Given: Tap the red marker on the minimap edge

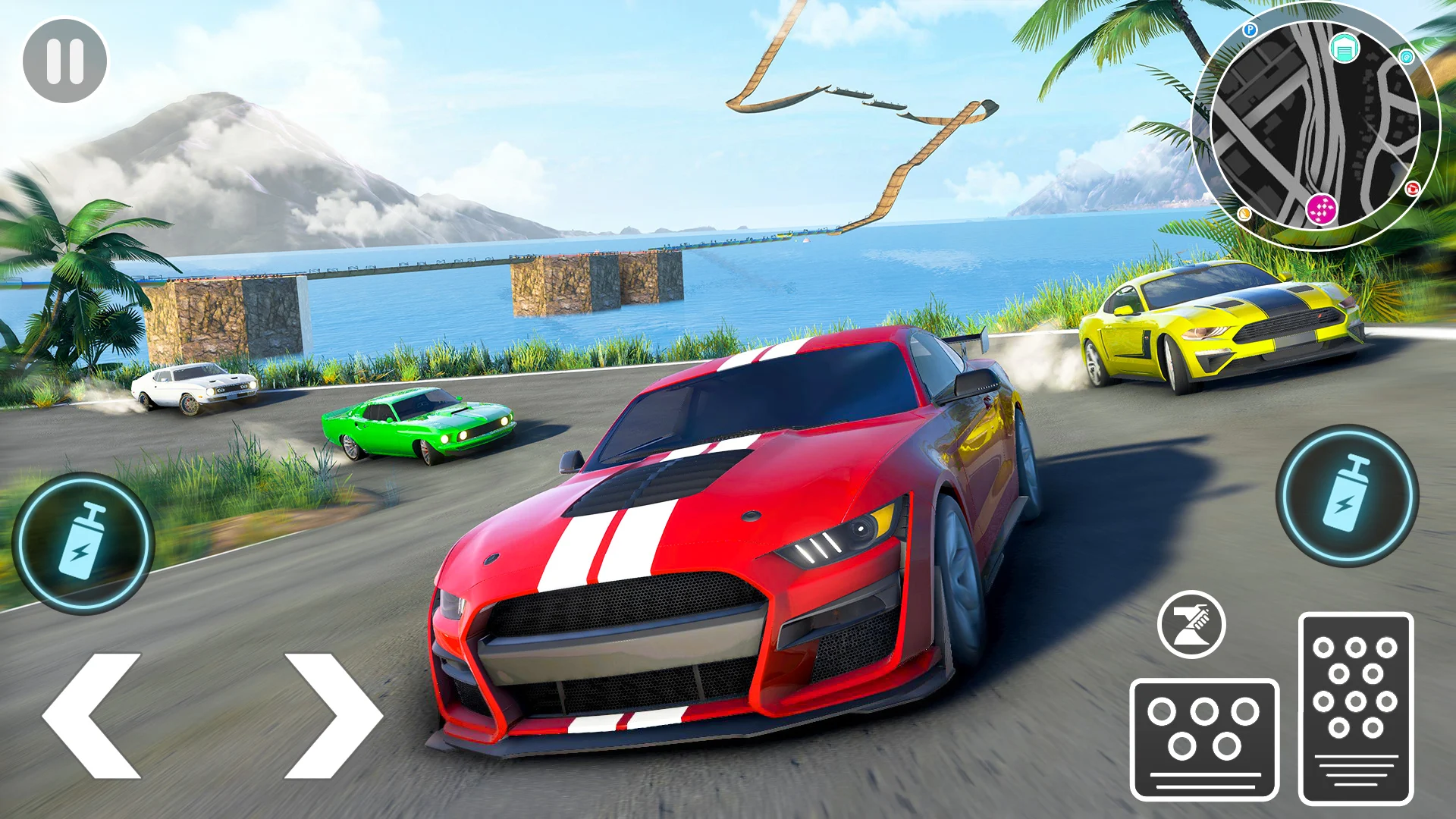Looking at the screenshot, I should 1412,190.
